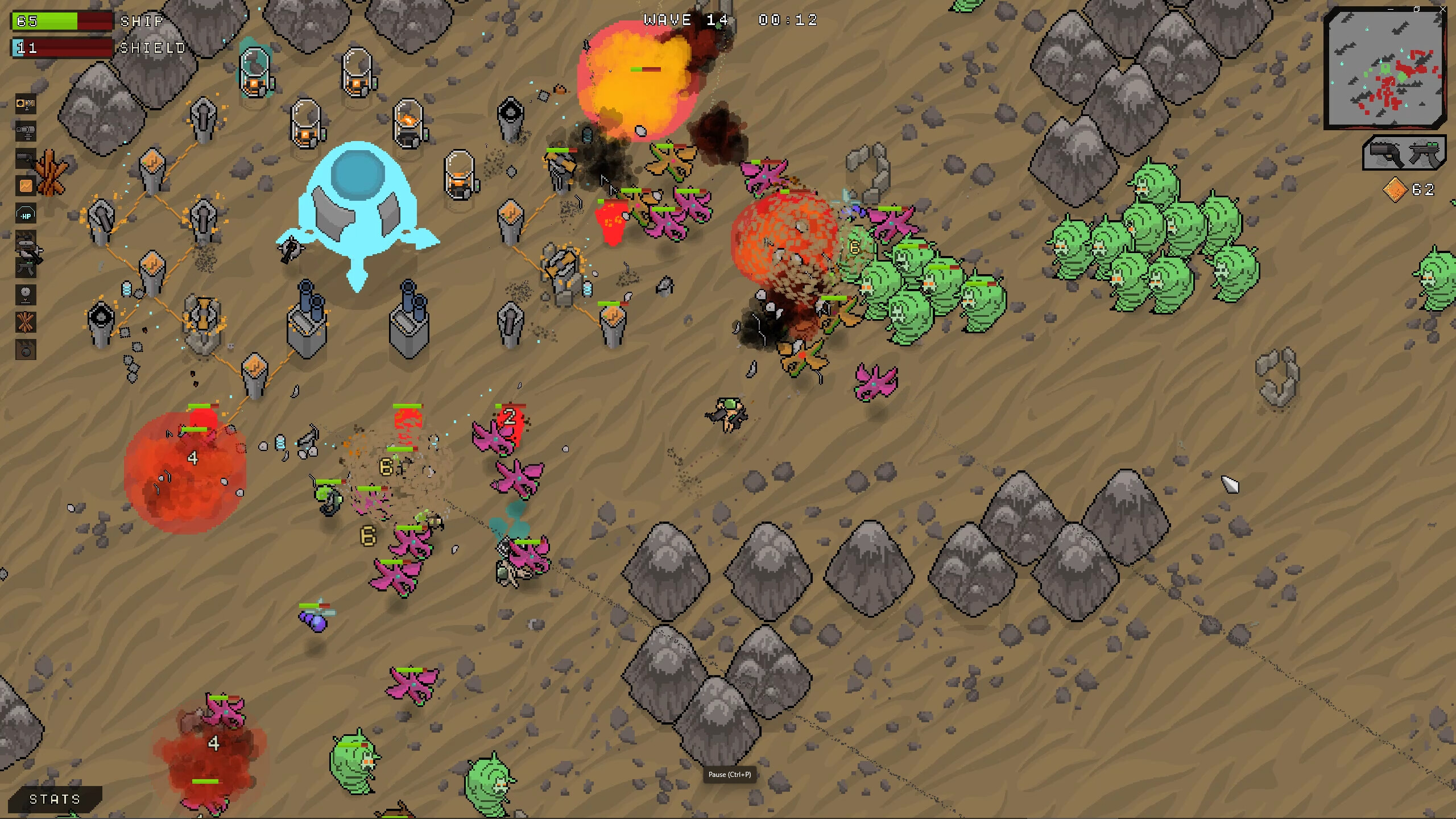Screen dimensions: 1456x819
Task: Select the assault rifle icon in the toolbar
Action: (x=26, y=268)
